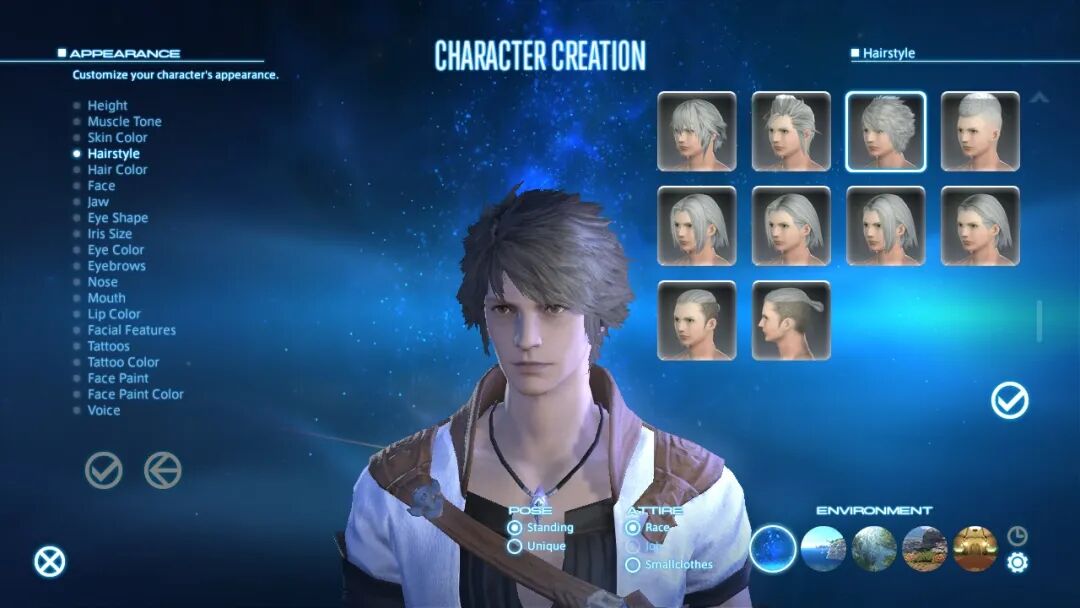Confirm the hairstyle with the right checkmark

pyautogui.click(x=1010, y=401)
